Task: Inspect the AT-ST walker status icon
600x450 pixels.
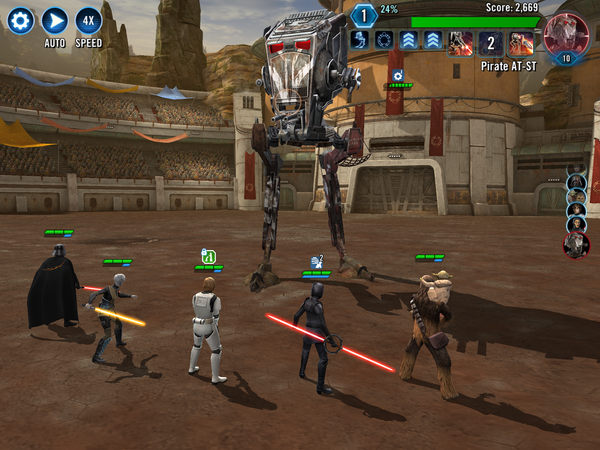Action: (x=361, y=40)
